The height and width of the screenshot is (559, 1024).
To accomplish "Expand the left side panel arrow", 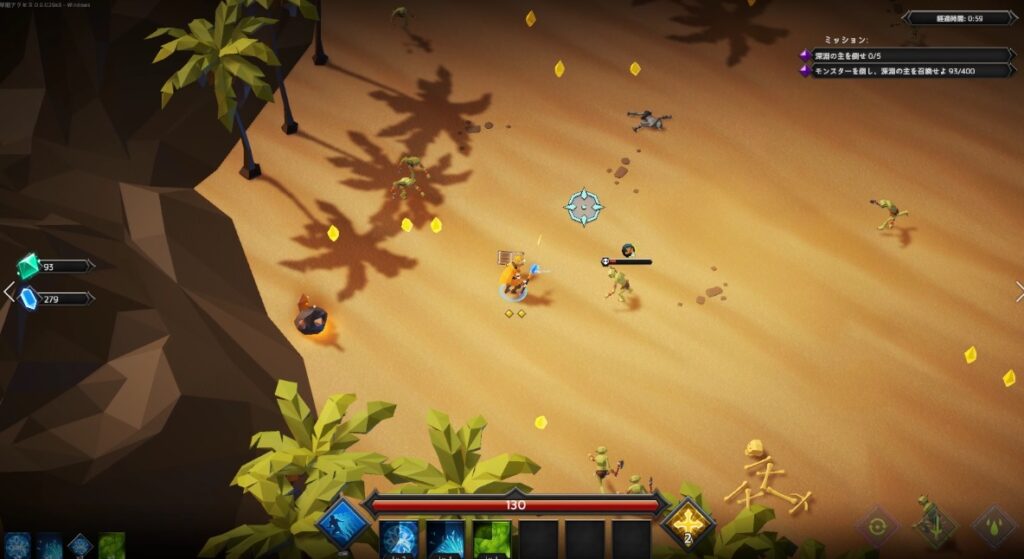I will pos(9,292).
